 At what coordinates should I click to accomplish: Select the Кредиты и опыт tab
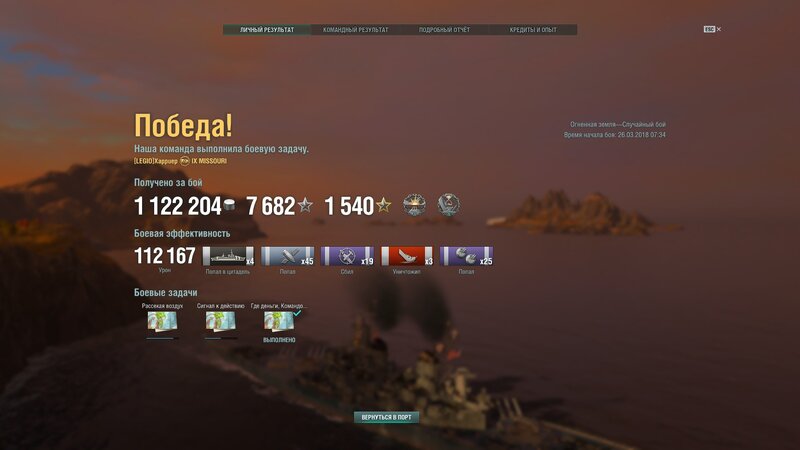click(x=533, y=30)
